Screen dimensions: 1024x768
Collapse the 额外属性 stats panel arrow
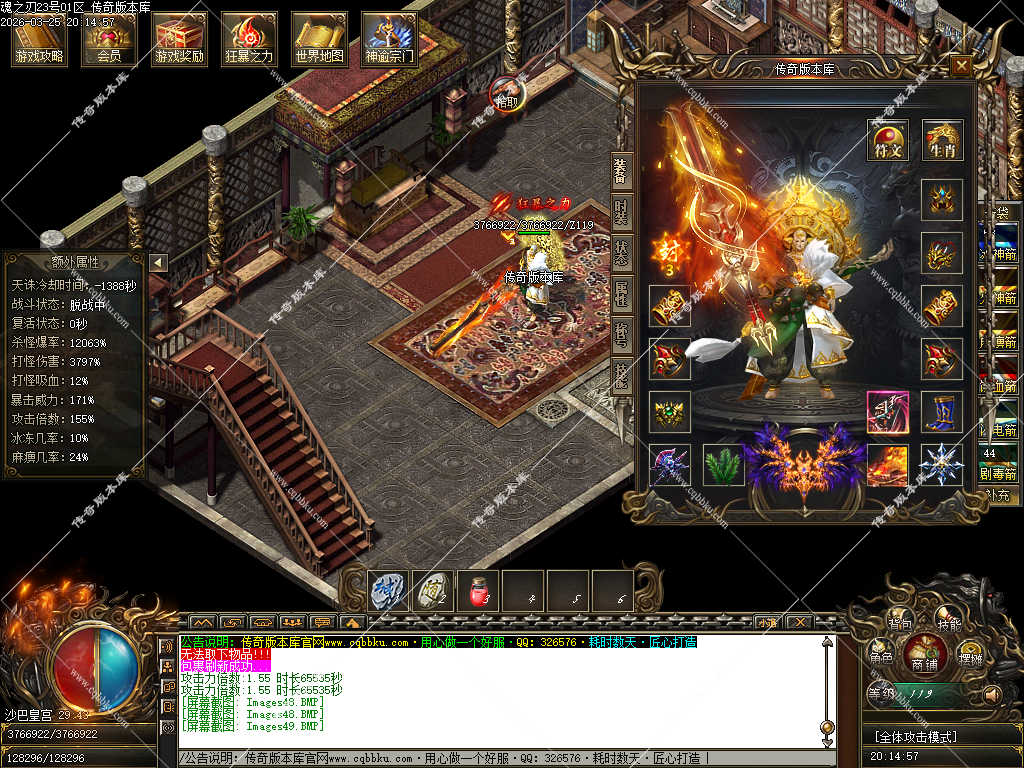point(158,262)
